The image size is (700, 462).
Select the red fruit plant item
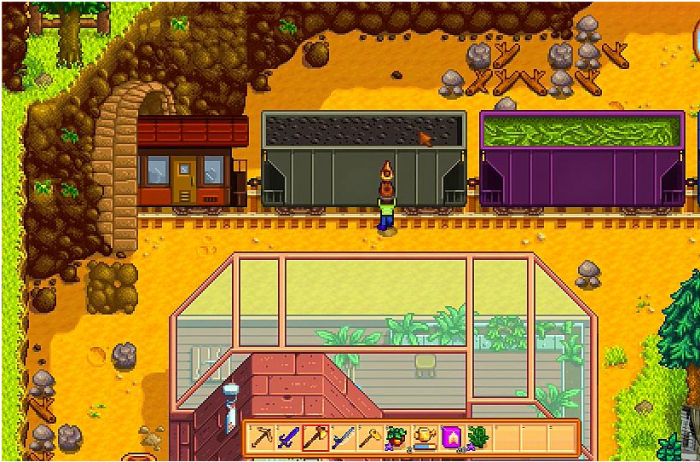tap(397, 437)
